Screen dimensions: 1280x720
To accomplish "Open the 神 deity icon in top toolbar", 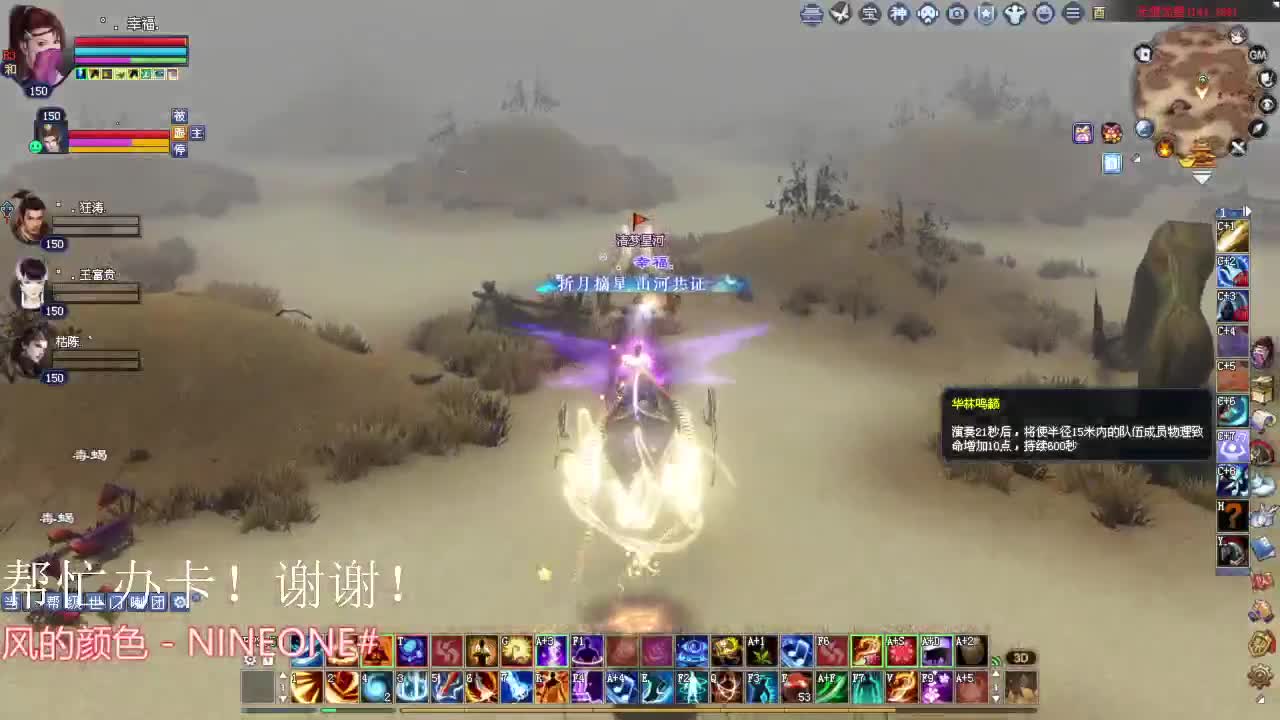I will 898,15.
